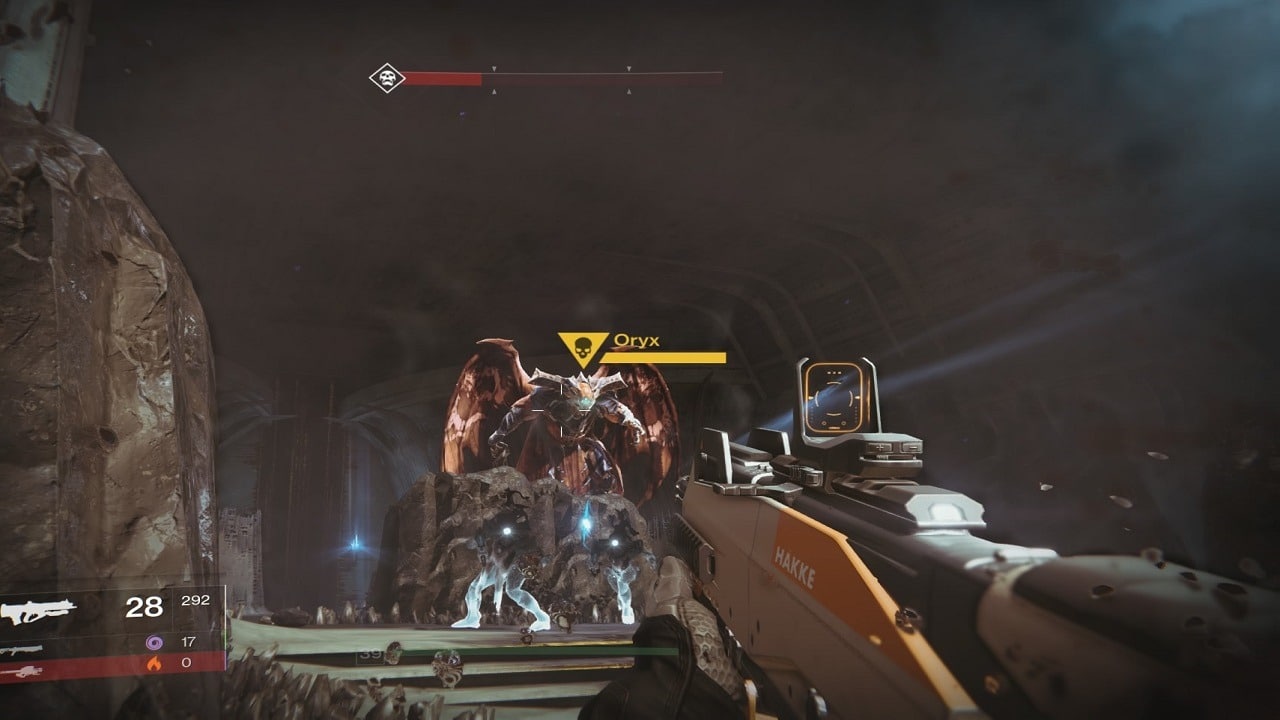Select the primary auto rifle weapon icon
Viewport: 1280px width, 720px height.
click(38, 611)
